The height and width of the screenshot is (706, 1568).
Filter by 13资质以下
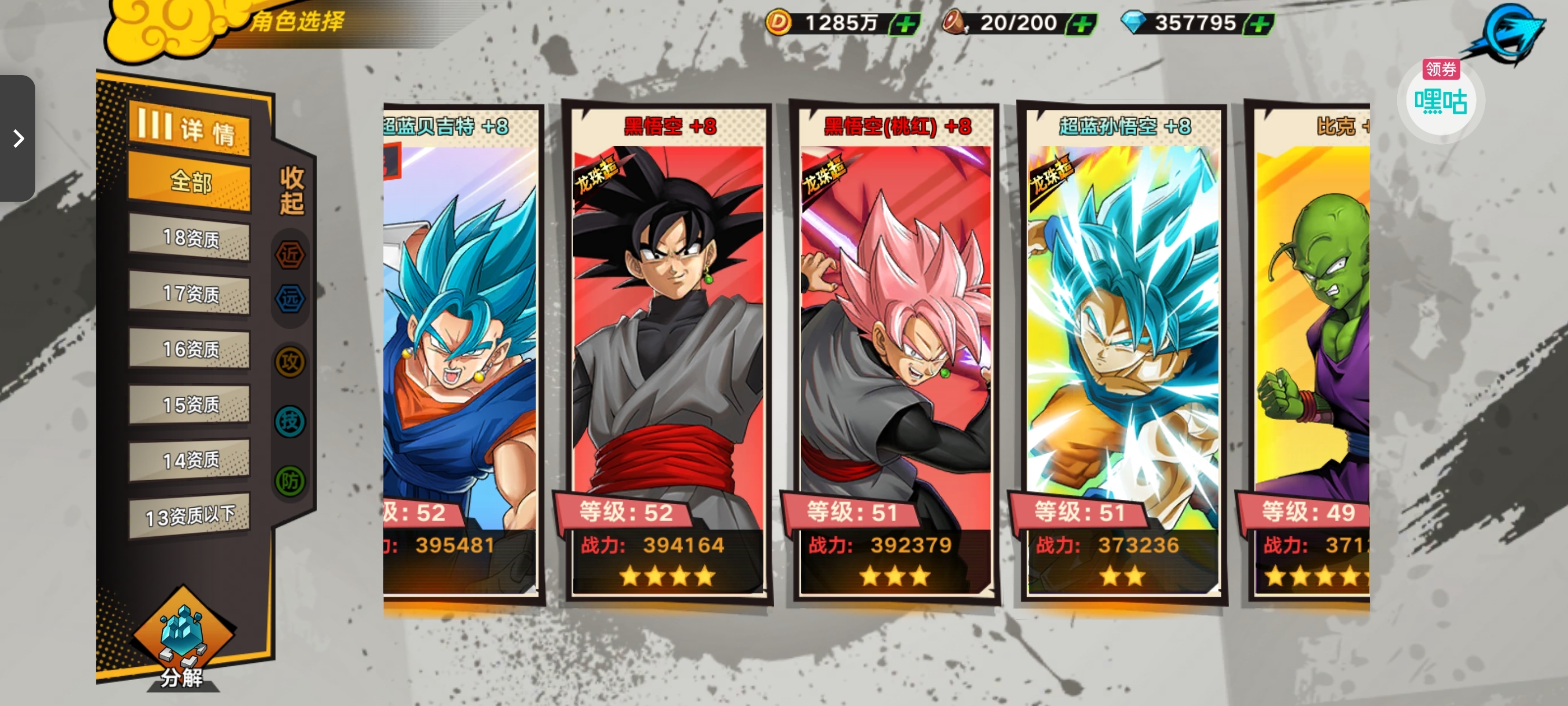point(189,516)
